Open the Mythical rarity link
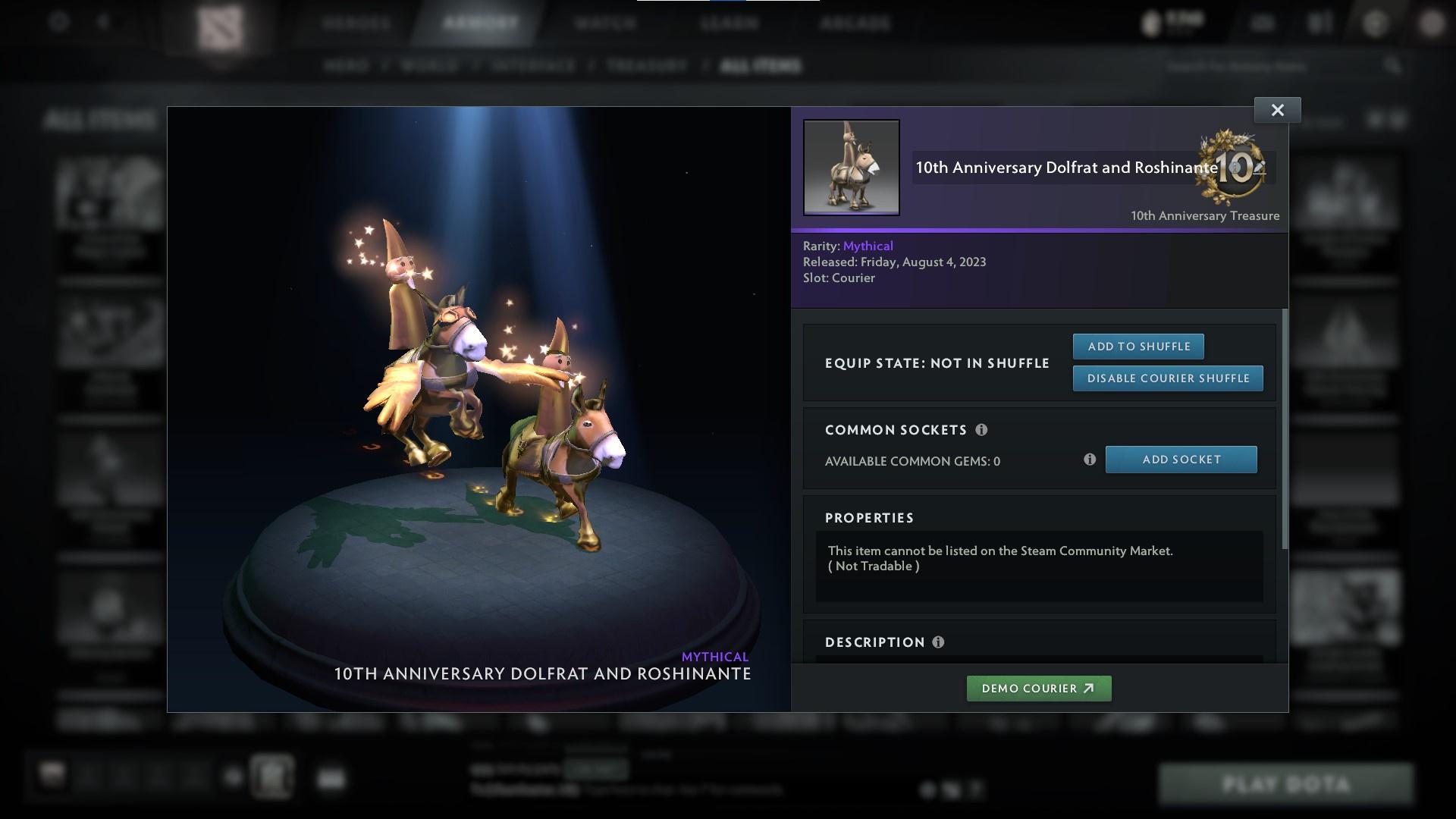The width and height of the screenshot is (1456, 819). (868, 245)
